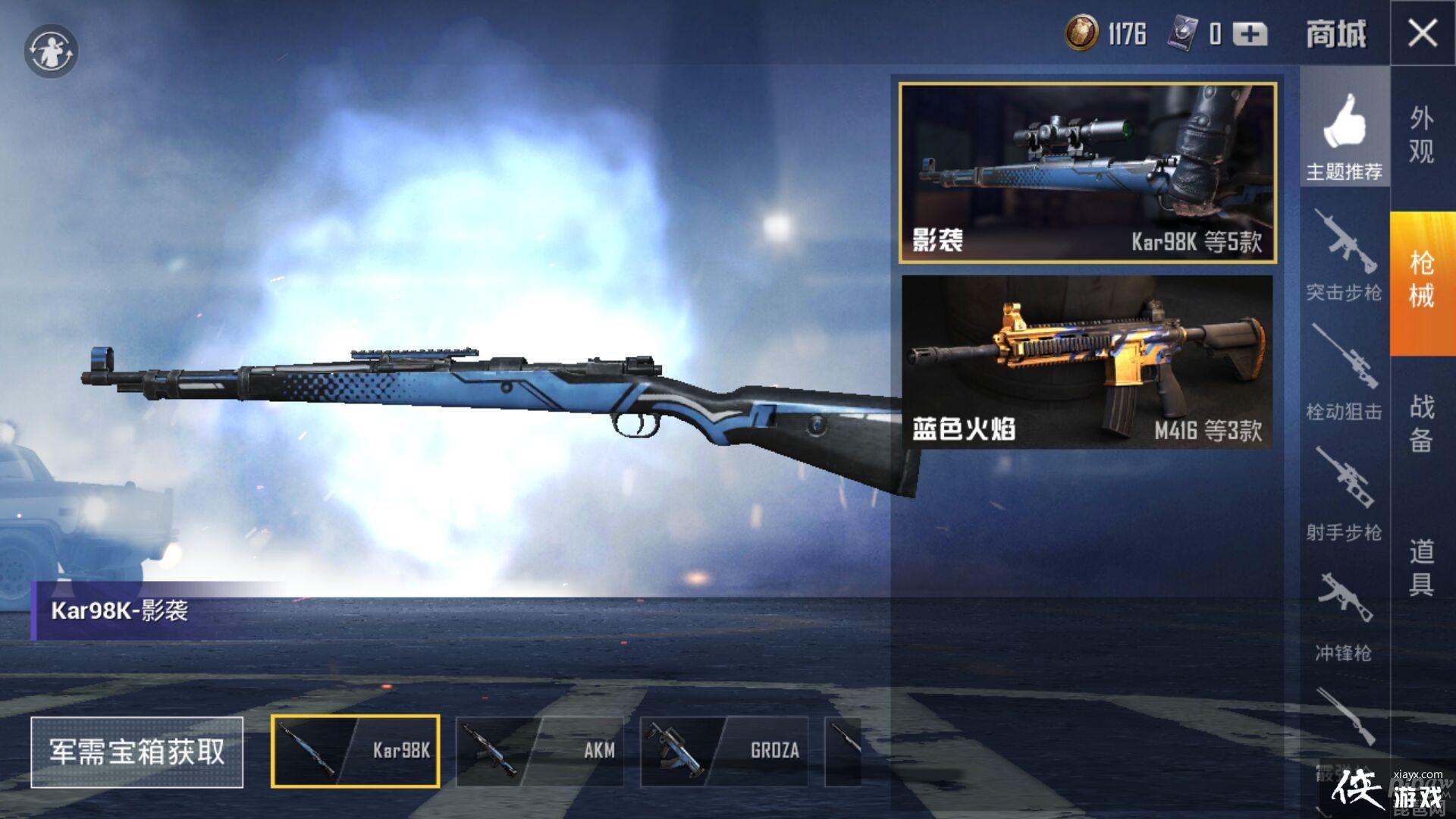
Task: Switch to the 枪械 firearms tab
Action: [1422, 281]
